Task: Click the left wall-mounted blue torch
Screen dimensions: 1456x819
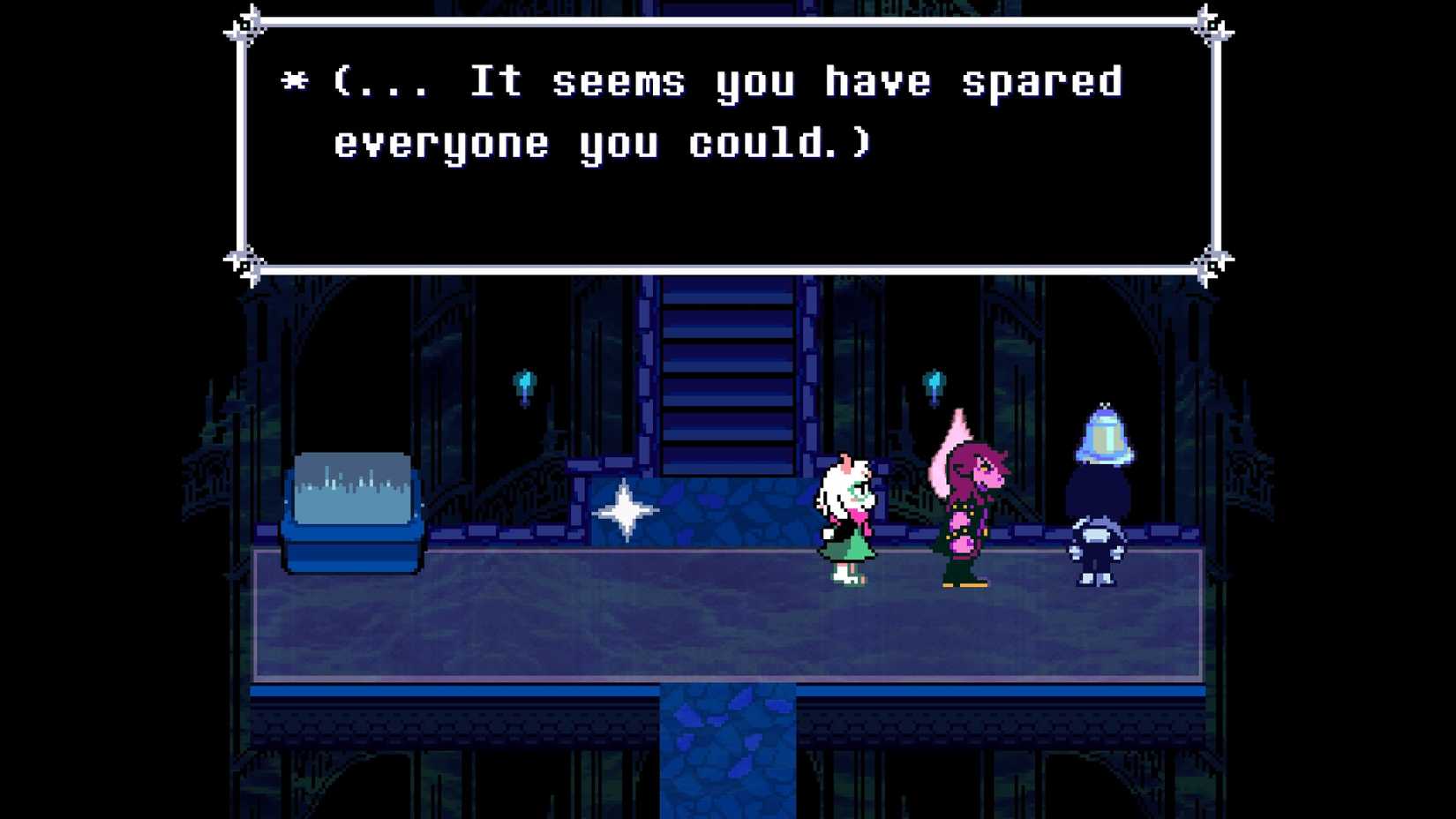Action: pyautogui.click(x=522, y=381)
